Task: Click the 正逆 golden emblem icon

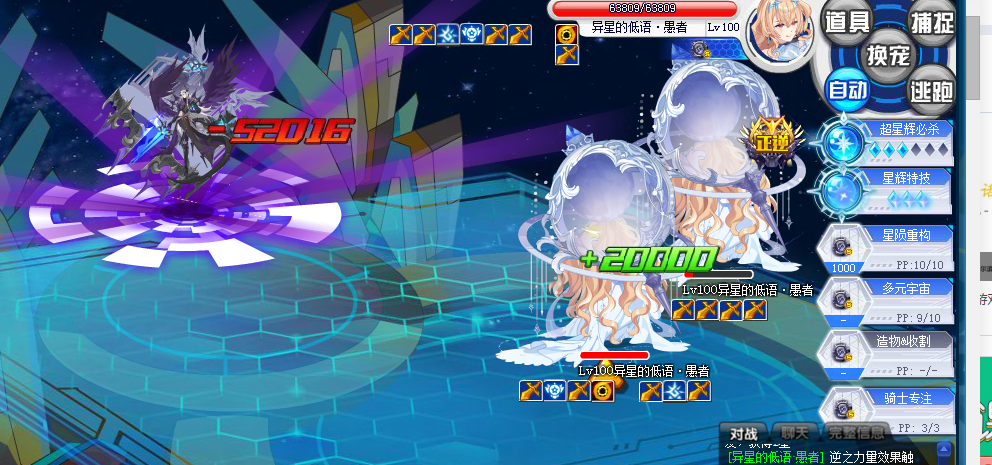Action: (x=771, y=139)
